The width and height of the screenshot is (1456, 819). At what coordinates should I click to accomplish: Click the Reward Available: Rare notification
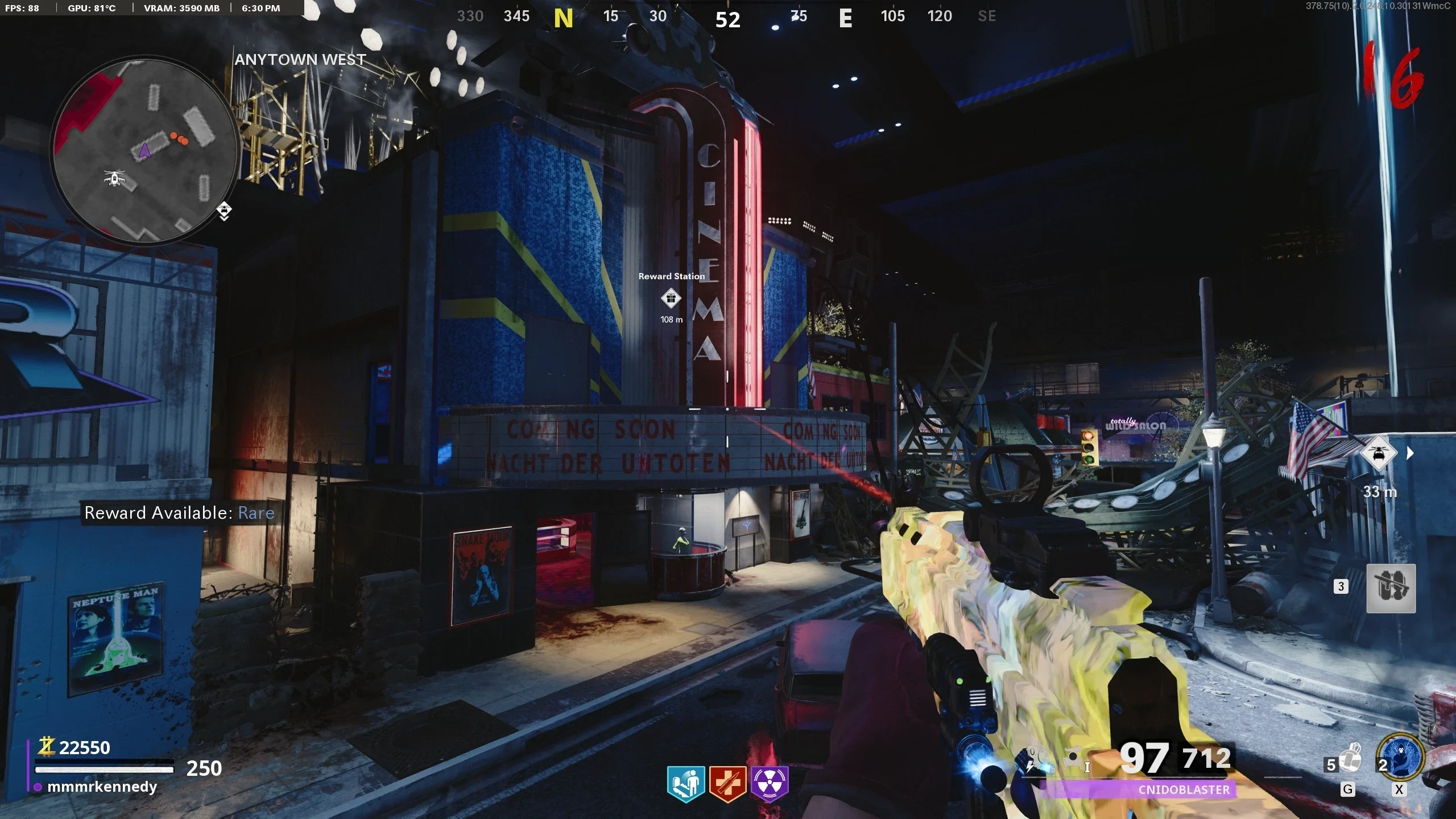tap(179, 513)
